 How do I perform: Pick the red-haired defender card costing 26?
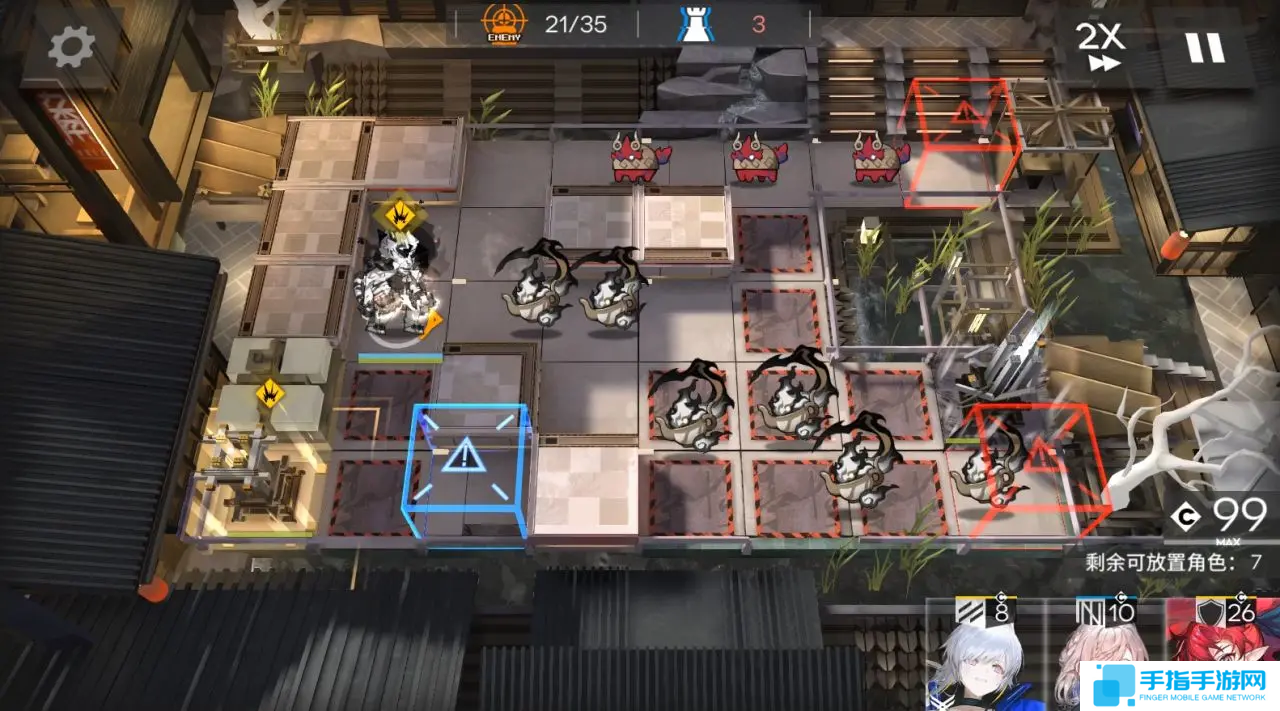point(1225,640)
